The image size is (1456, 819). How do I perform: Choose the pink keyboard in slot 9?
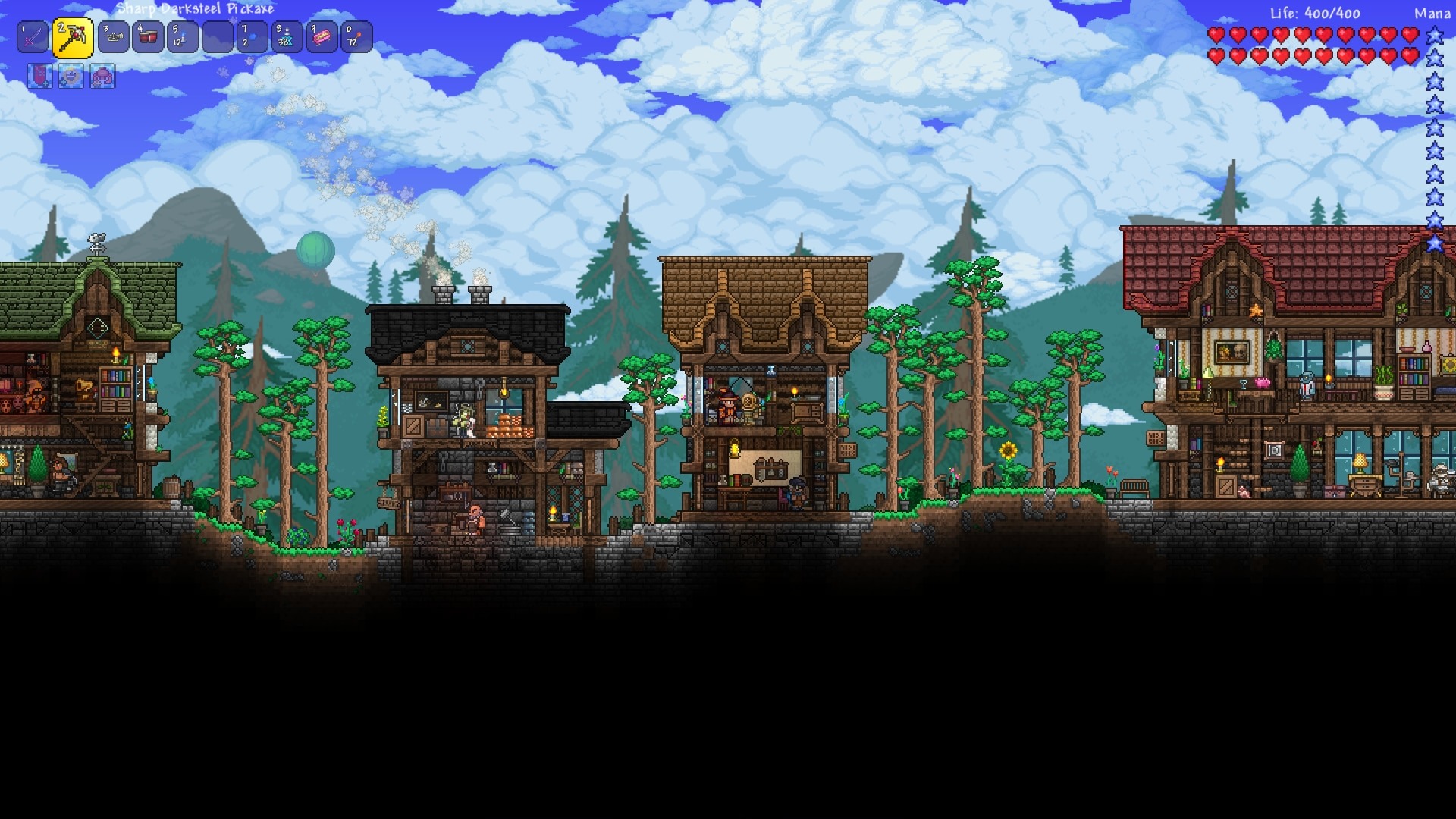[322, 37]
